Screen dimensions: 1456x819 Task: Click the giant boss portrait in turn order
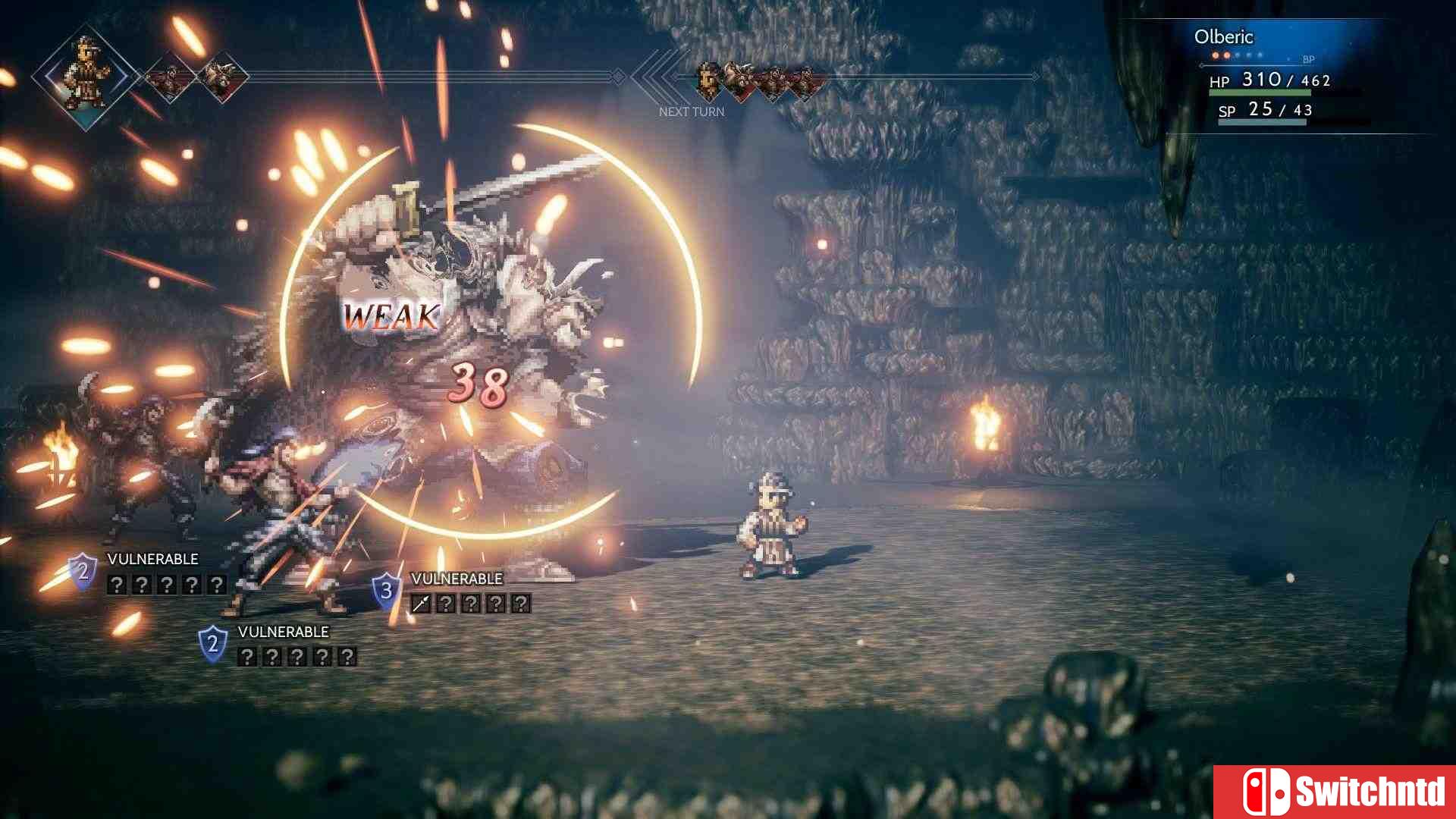tap(740, 78)
